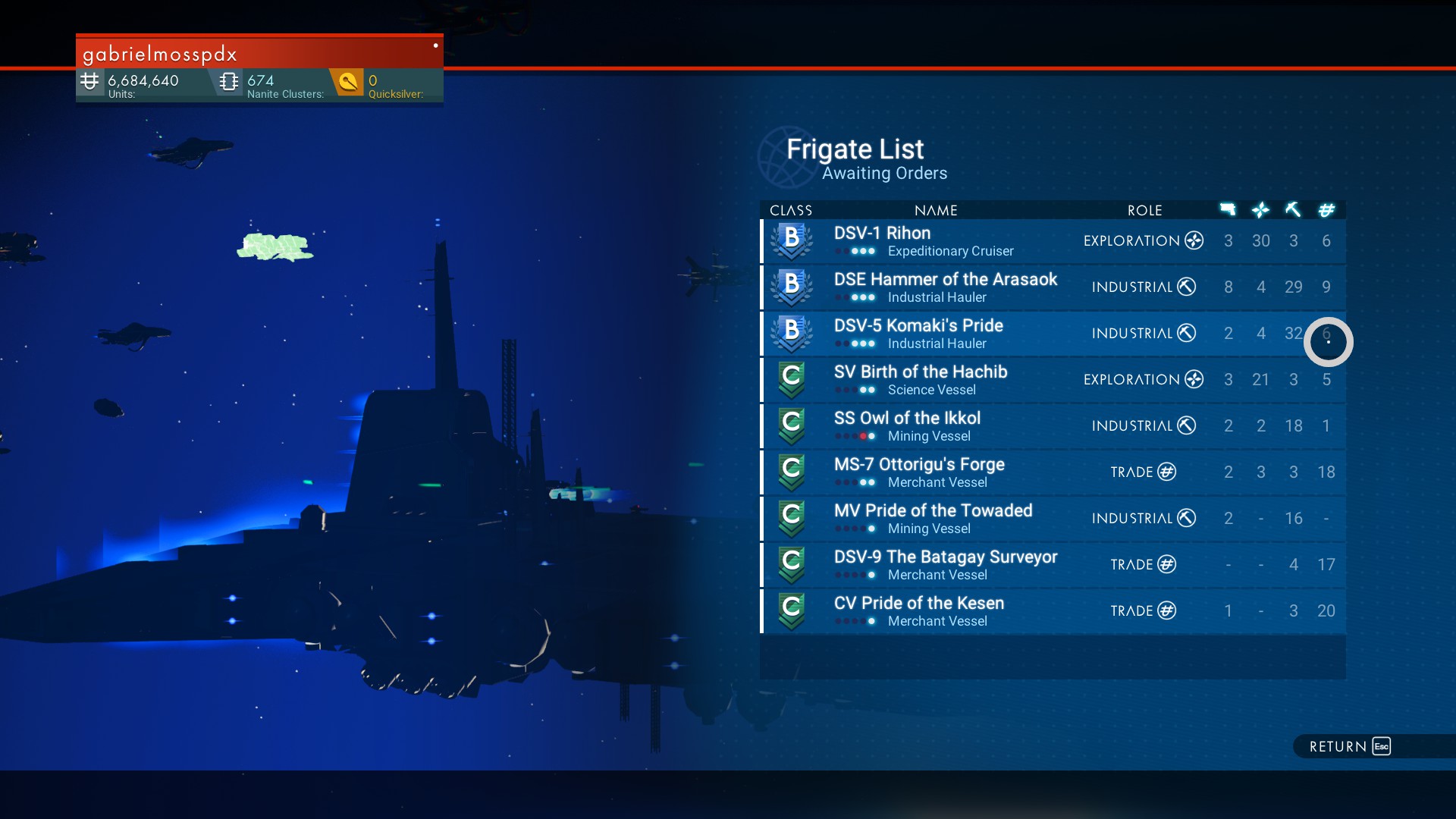Choose DSE Hammer of the Arasaok frigate
Viewport: 1456px width, 819px height.
click(1053, 287)
